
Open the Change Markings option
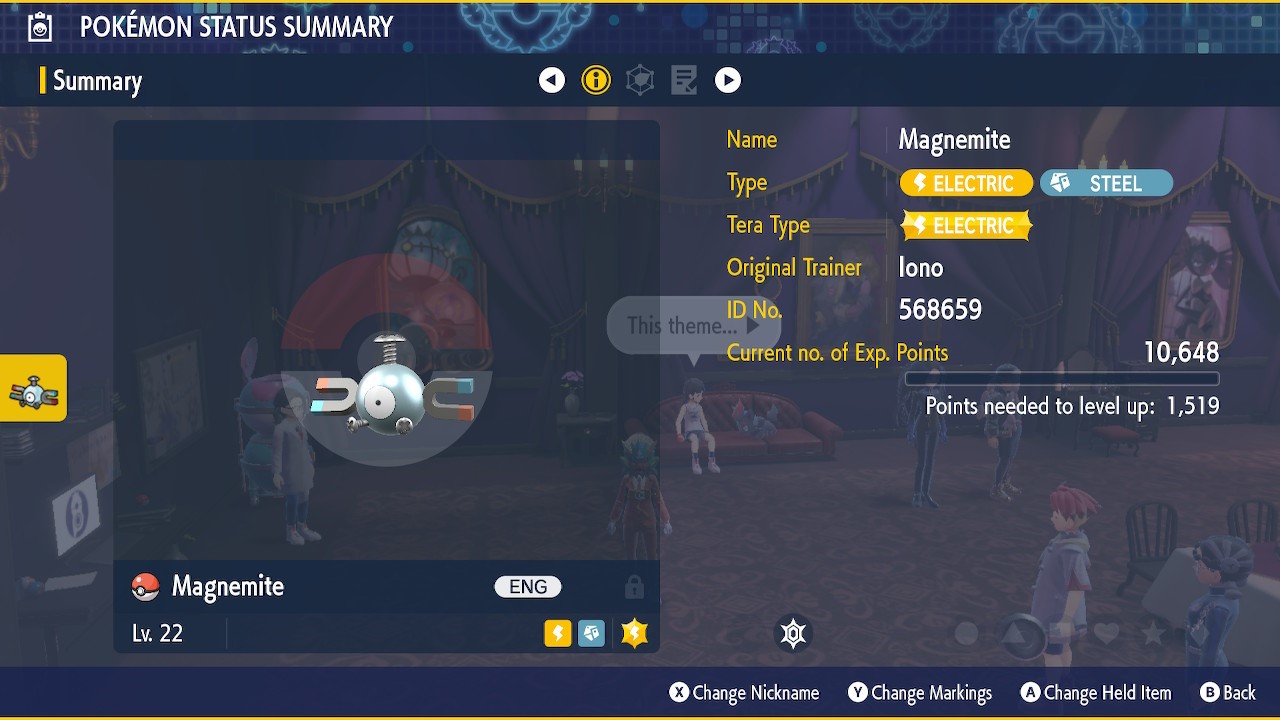tap(920, 693)
